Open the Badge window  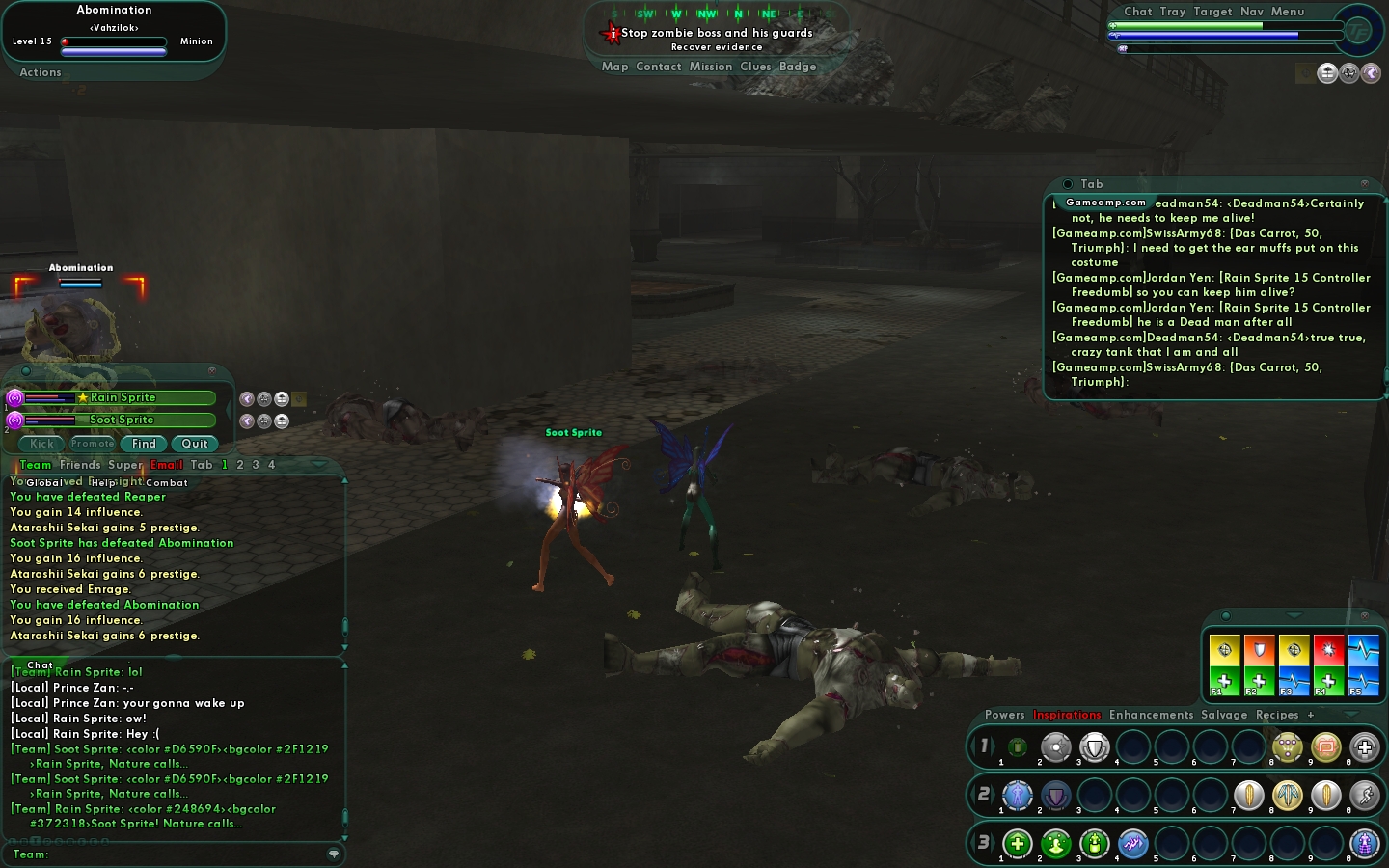(798, 67)
